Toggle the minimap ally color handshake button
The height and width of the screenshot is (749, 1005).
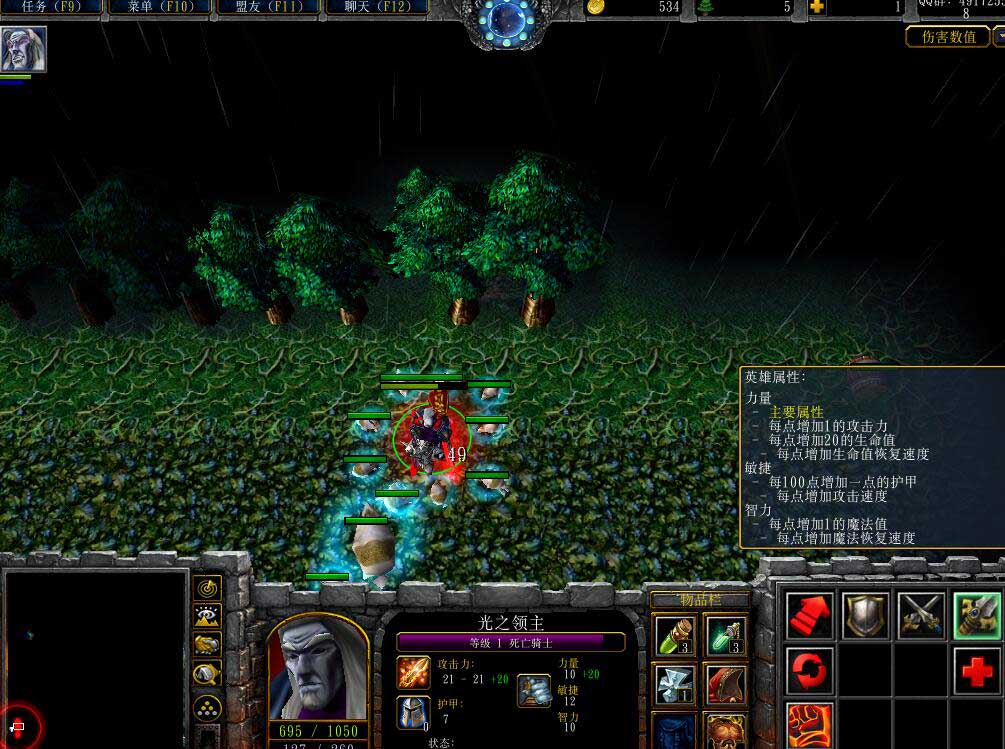click(x=208, y=646)
